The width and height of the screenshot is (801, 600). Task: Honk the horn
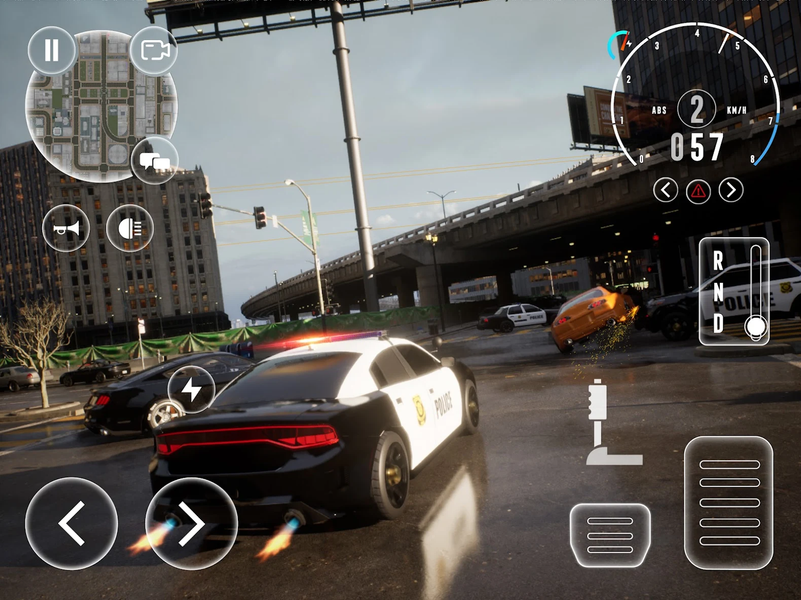[66, 228]
